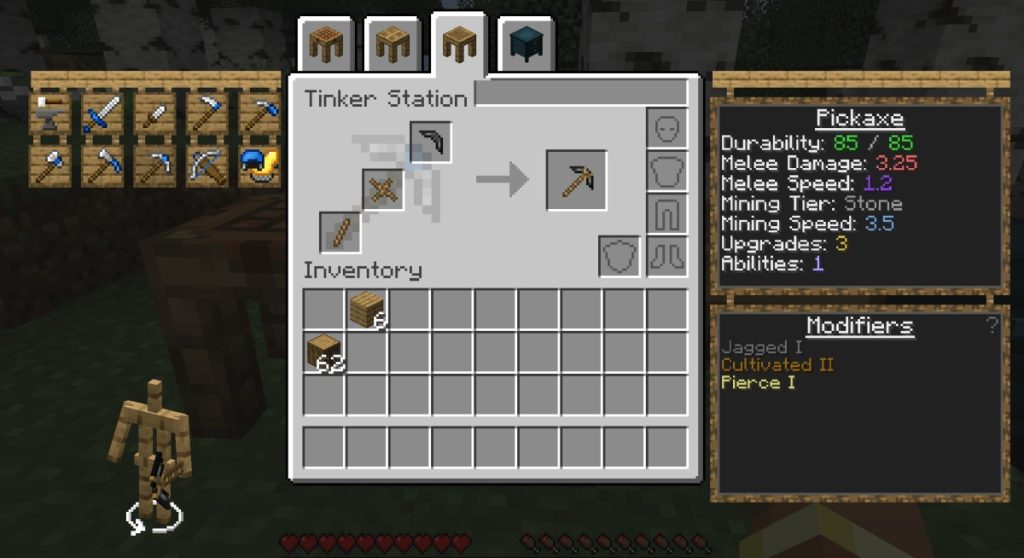Click the leggings armor slot
The width and height of the screenshot is (1024, 558).
(666, 213)
